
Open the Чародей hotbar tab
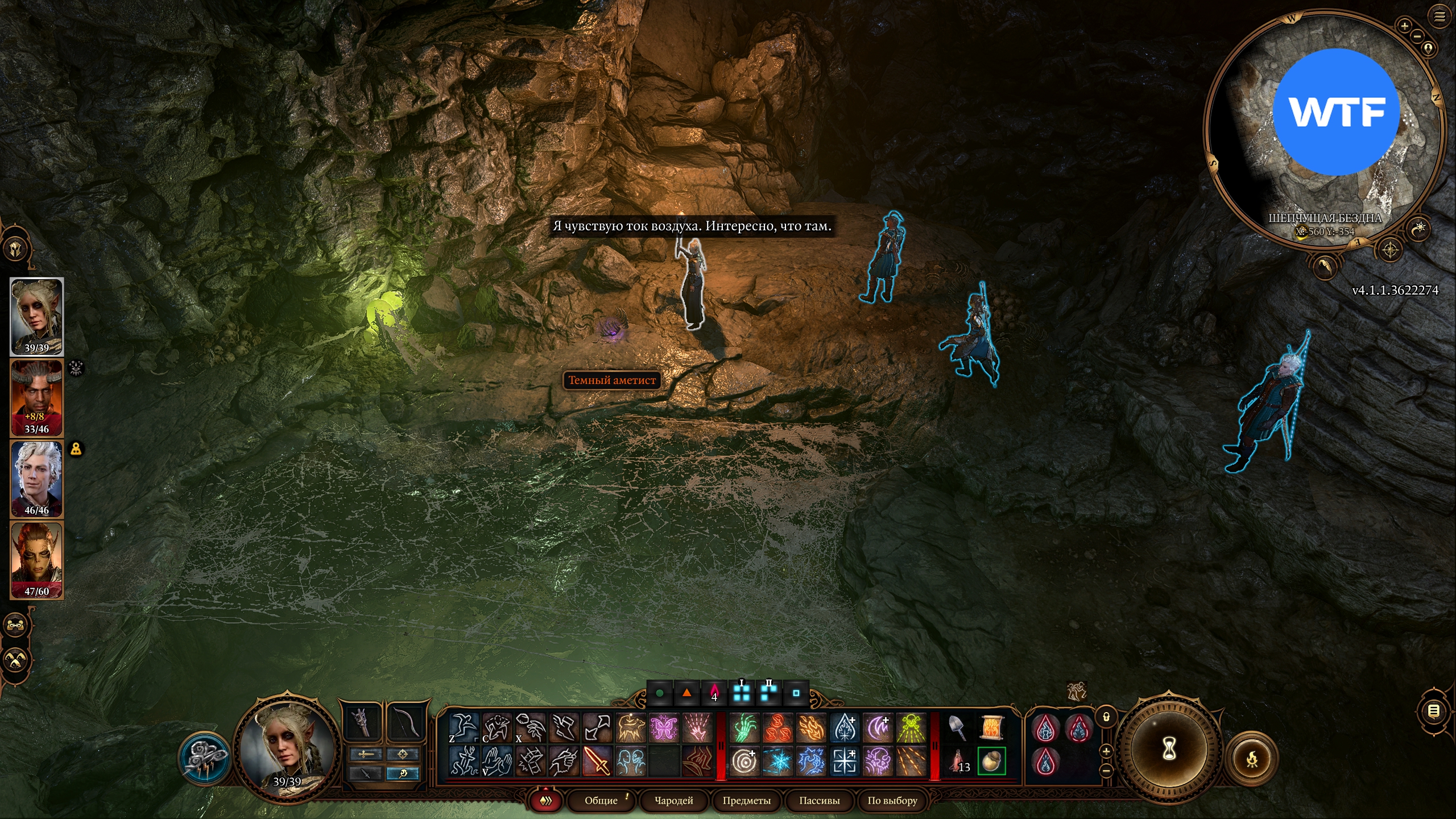(x=674, y=800)
